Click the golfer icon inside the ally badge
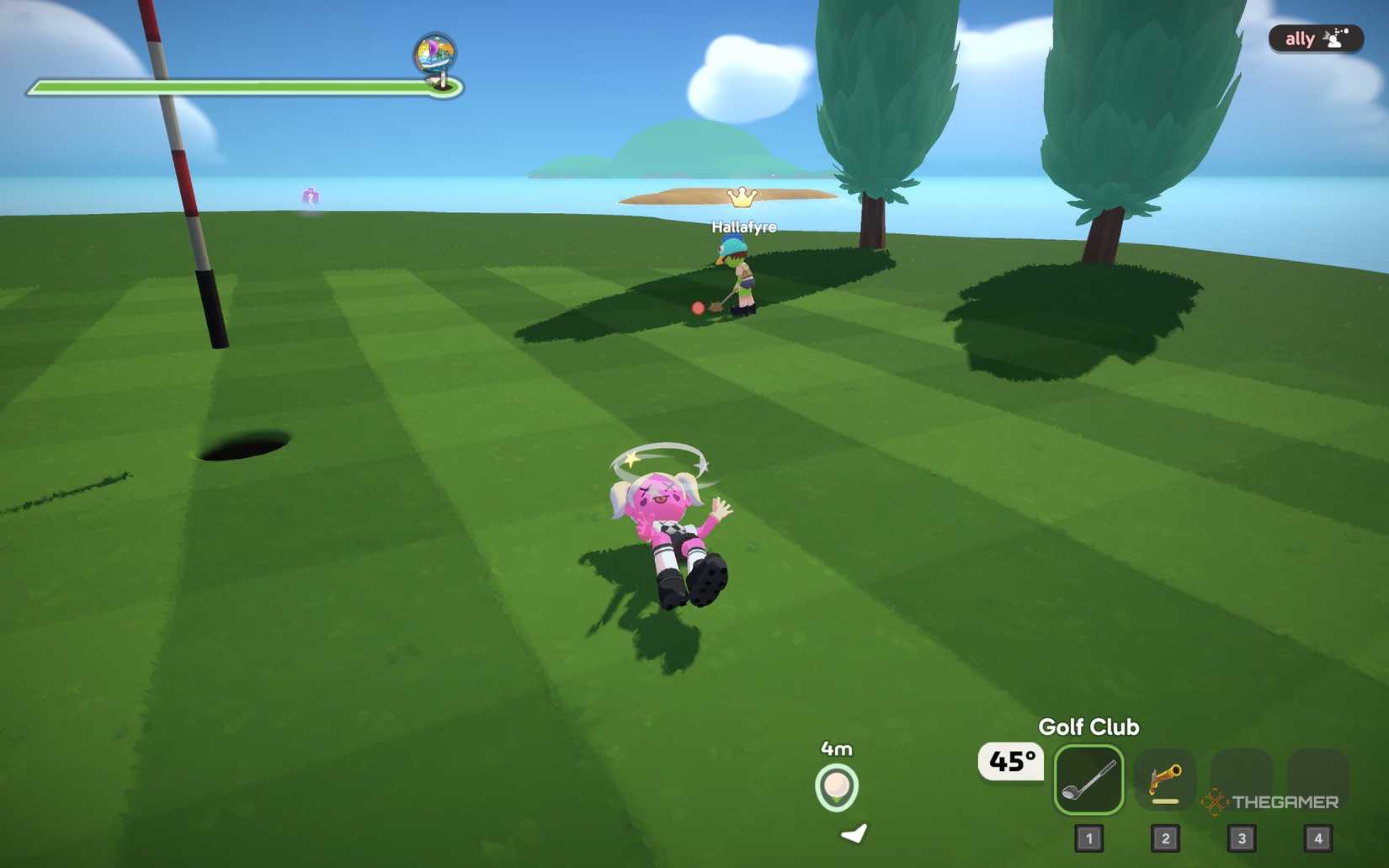1389x868 pixels. pos(1333,38)
